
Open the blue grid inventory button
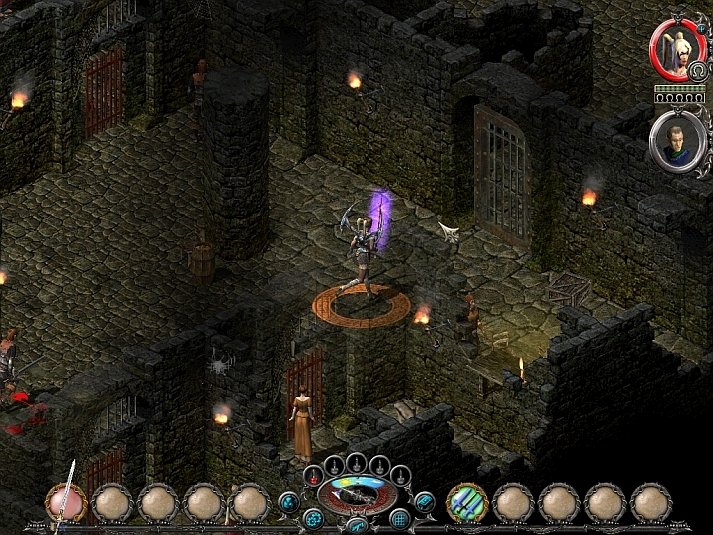click(x=400, y=518)
